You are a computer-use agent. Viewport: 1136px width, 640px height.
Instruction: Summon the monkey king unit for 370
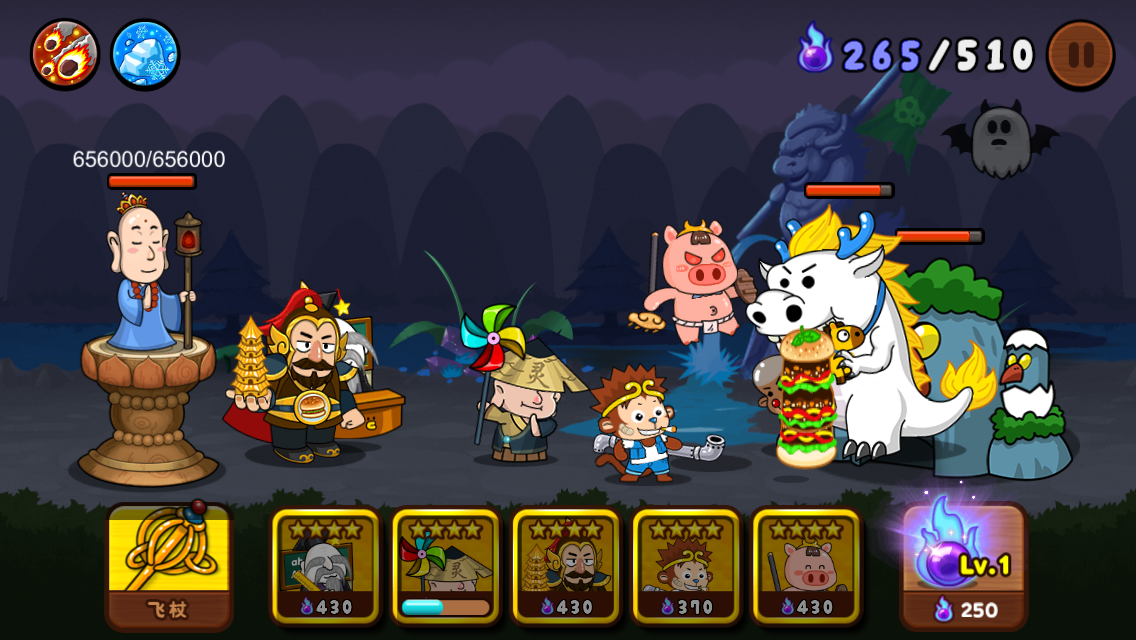pyautogui.click(x=686, y=566)
